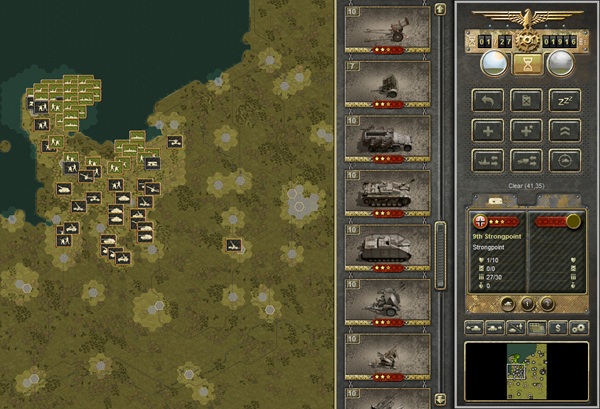This screenshot has width=600, height=409.
Task: Click the minimap
Action: [x=526, y=370]
